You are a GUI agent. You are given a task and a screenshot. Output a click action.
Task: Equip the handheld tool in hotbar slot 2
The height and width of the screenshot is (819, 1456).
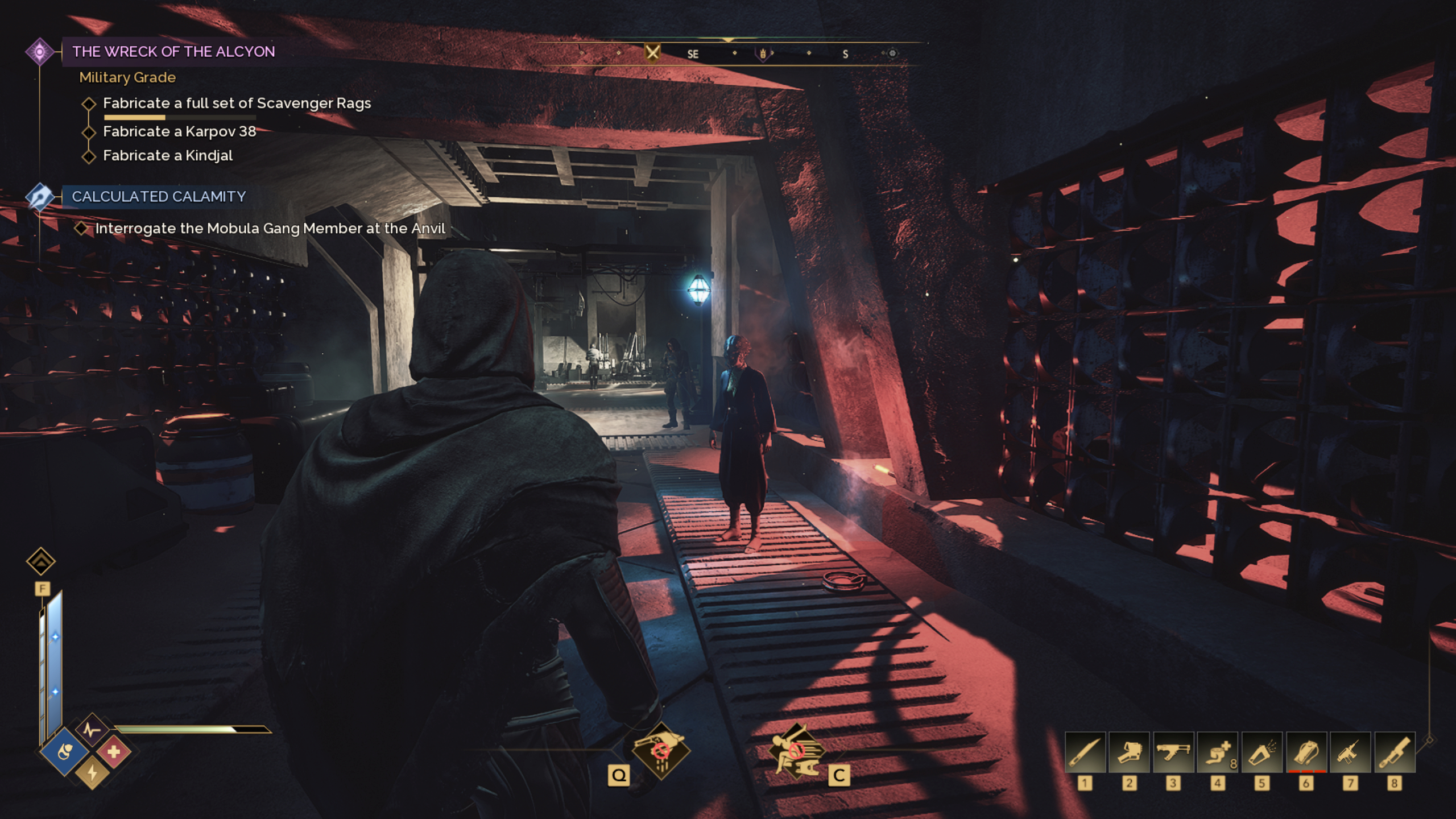pos(1129,752)
